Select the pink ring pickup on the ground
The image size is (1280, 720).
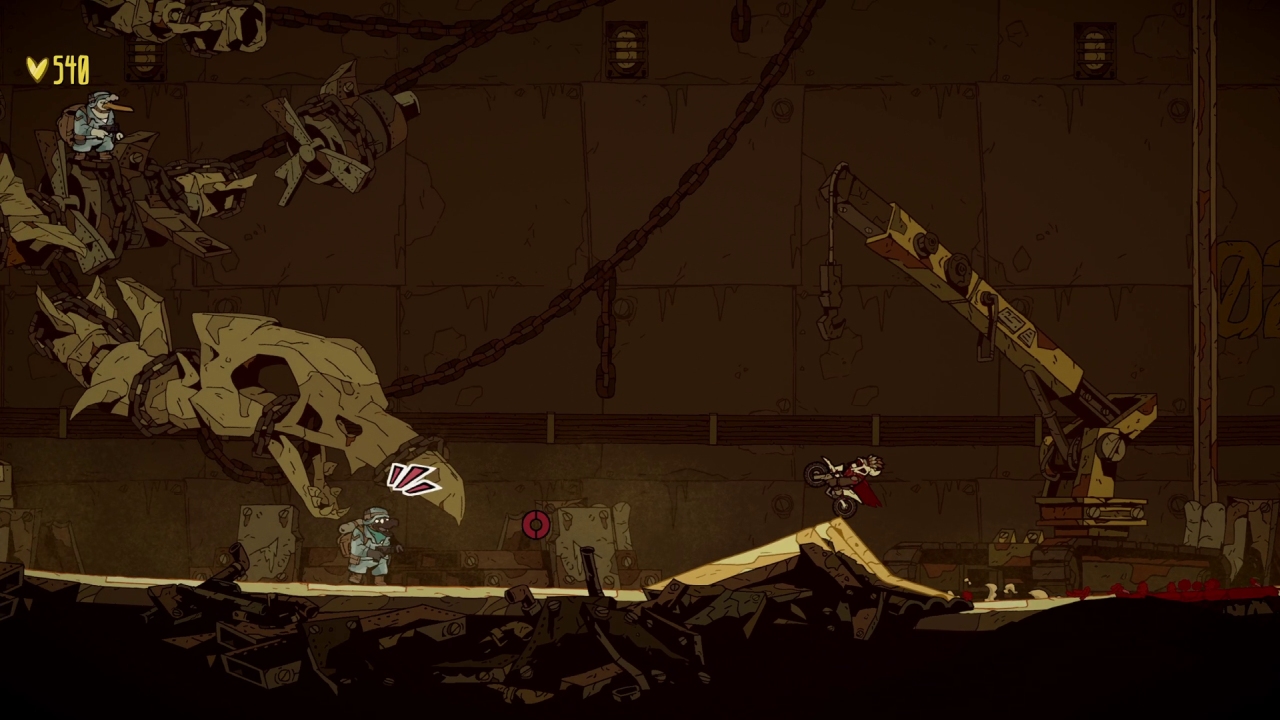[536, 522]
